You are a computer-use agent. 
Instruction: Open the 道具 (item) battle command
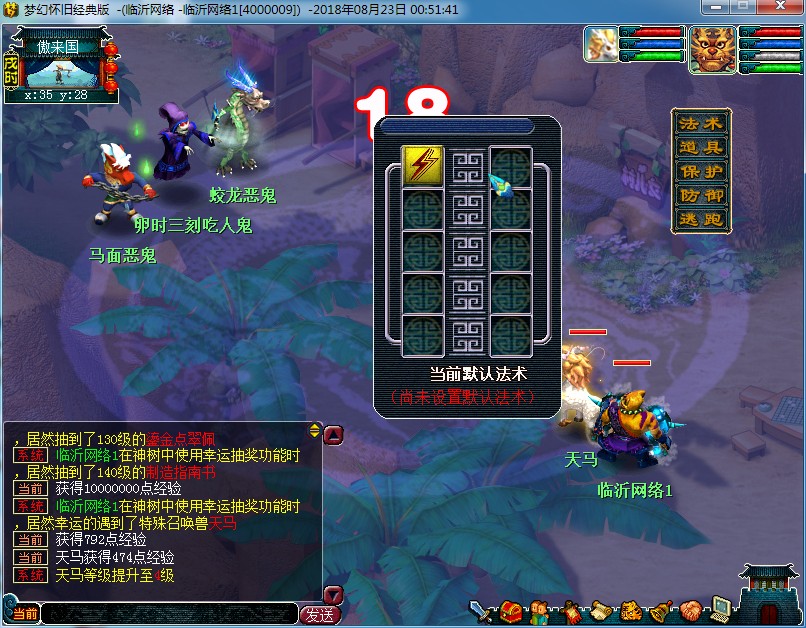coord(700,147)
